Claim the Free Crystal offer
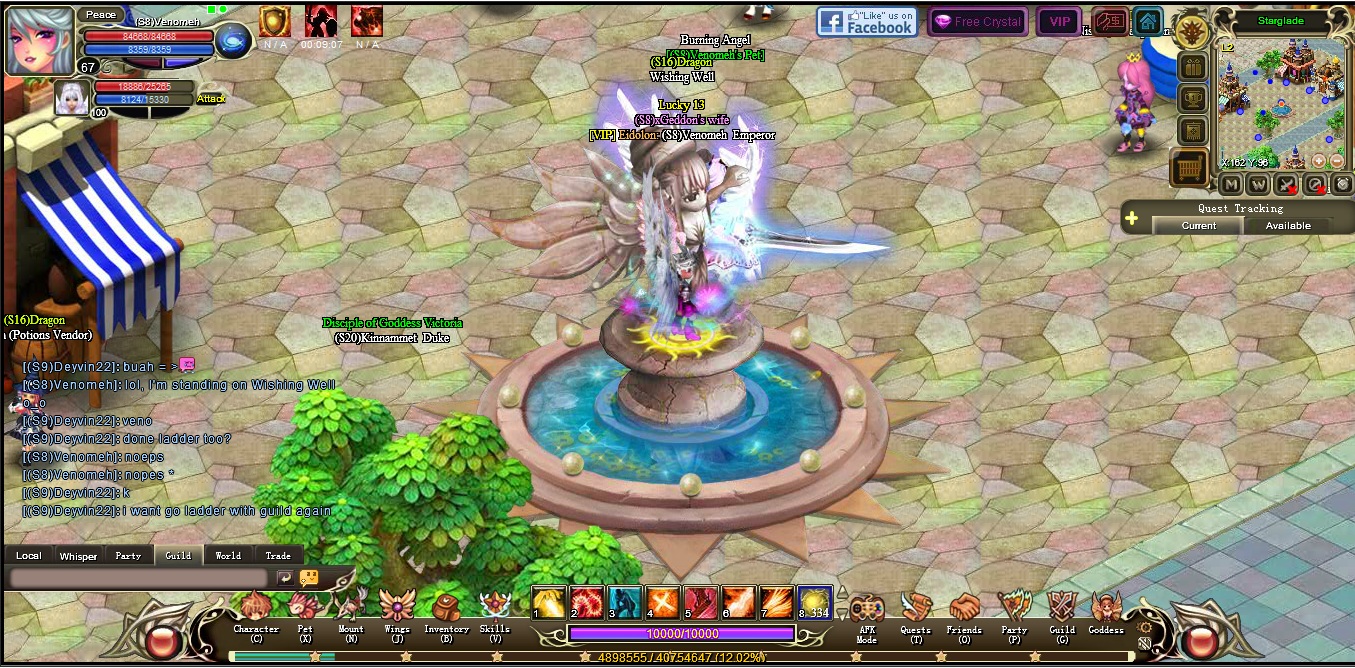The image size is (1355, 668). (977, 22)
